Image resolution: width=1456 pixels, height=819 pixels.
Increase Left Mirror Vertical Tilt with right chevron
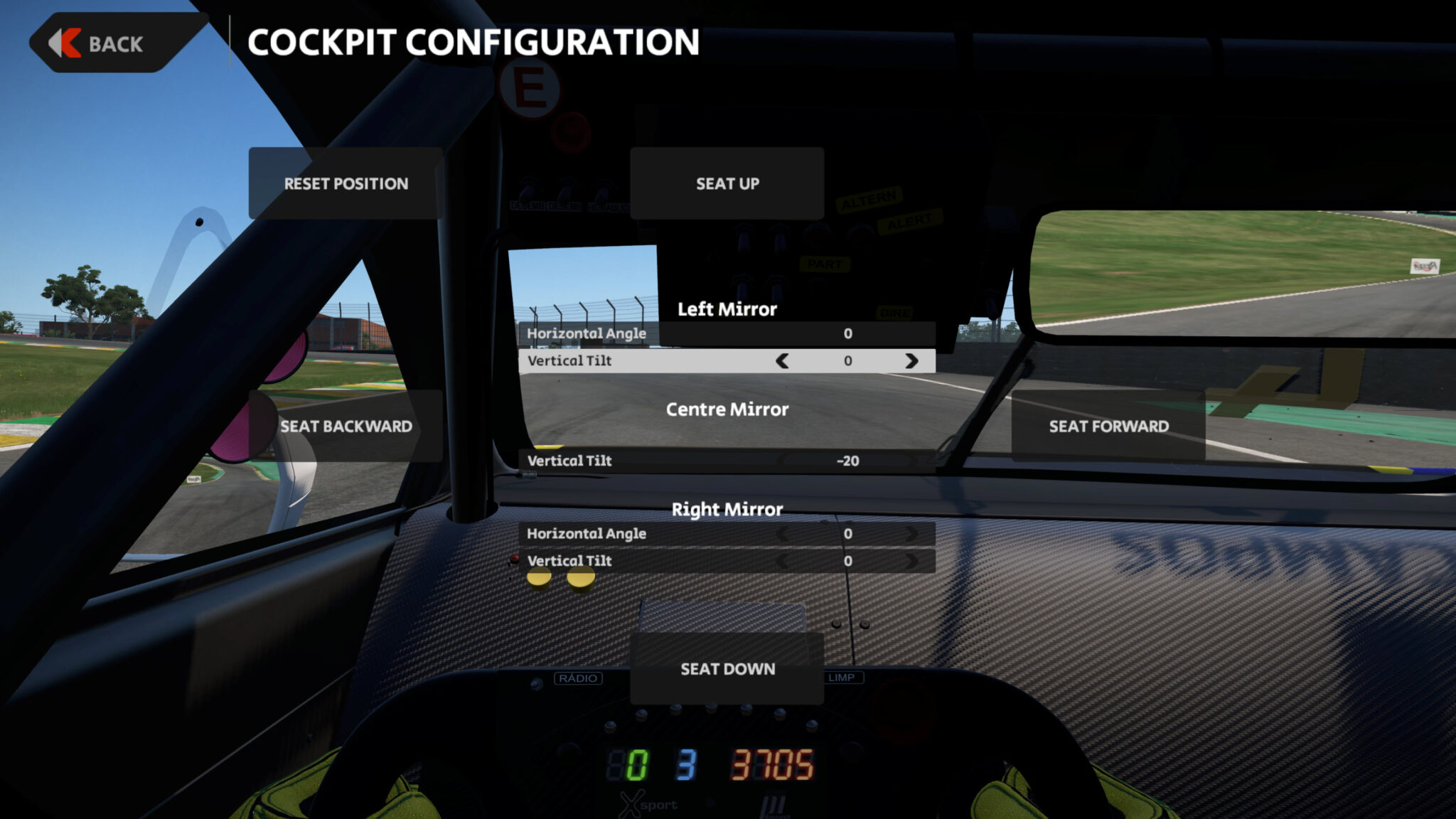coord(914,361)
